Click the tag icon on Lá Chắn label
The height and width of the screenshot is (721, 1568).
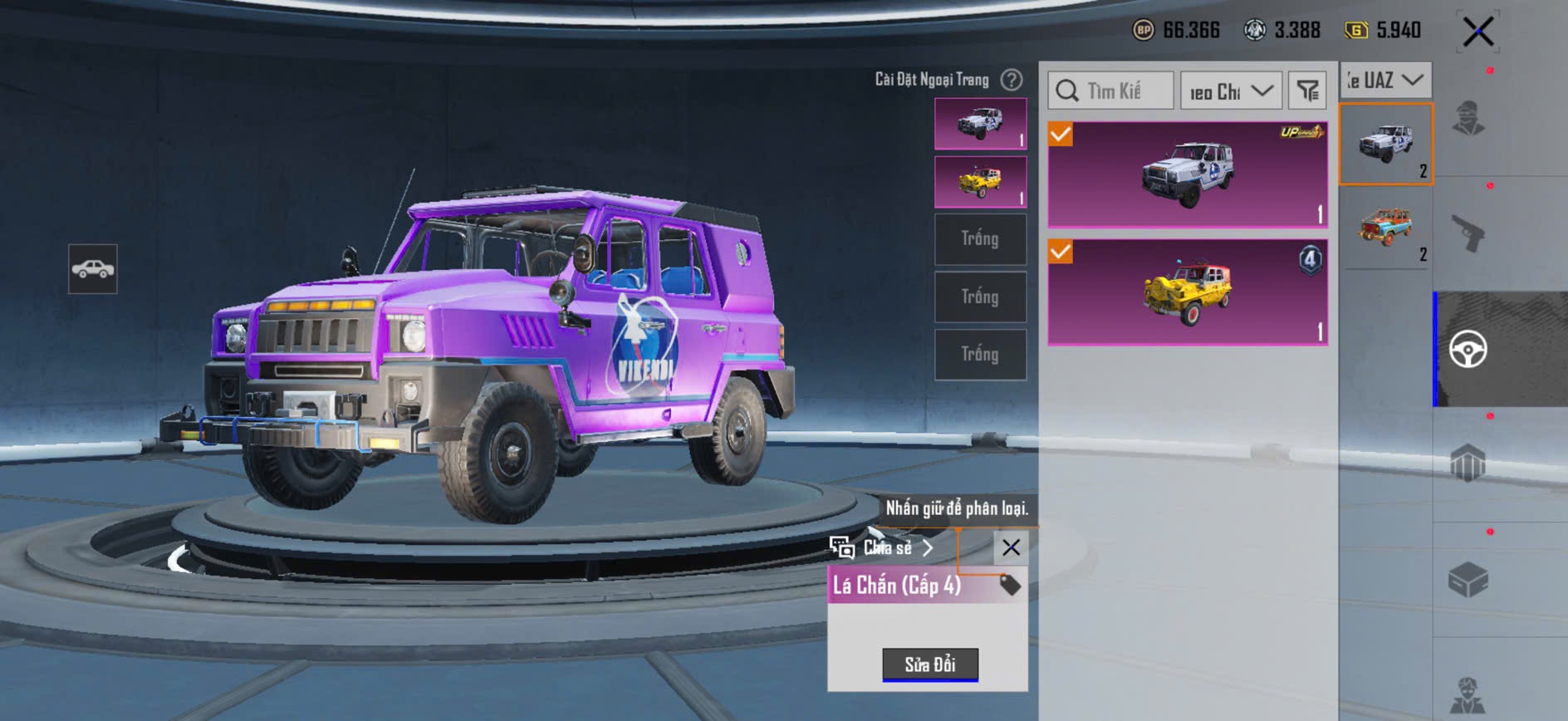point(1010,585)
